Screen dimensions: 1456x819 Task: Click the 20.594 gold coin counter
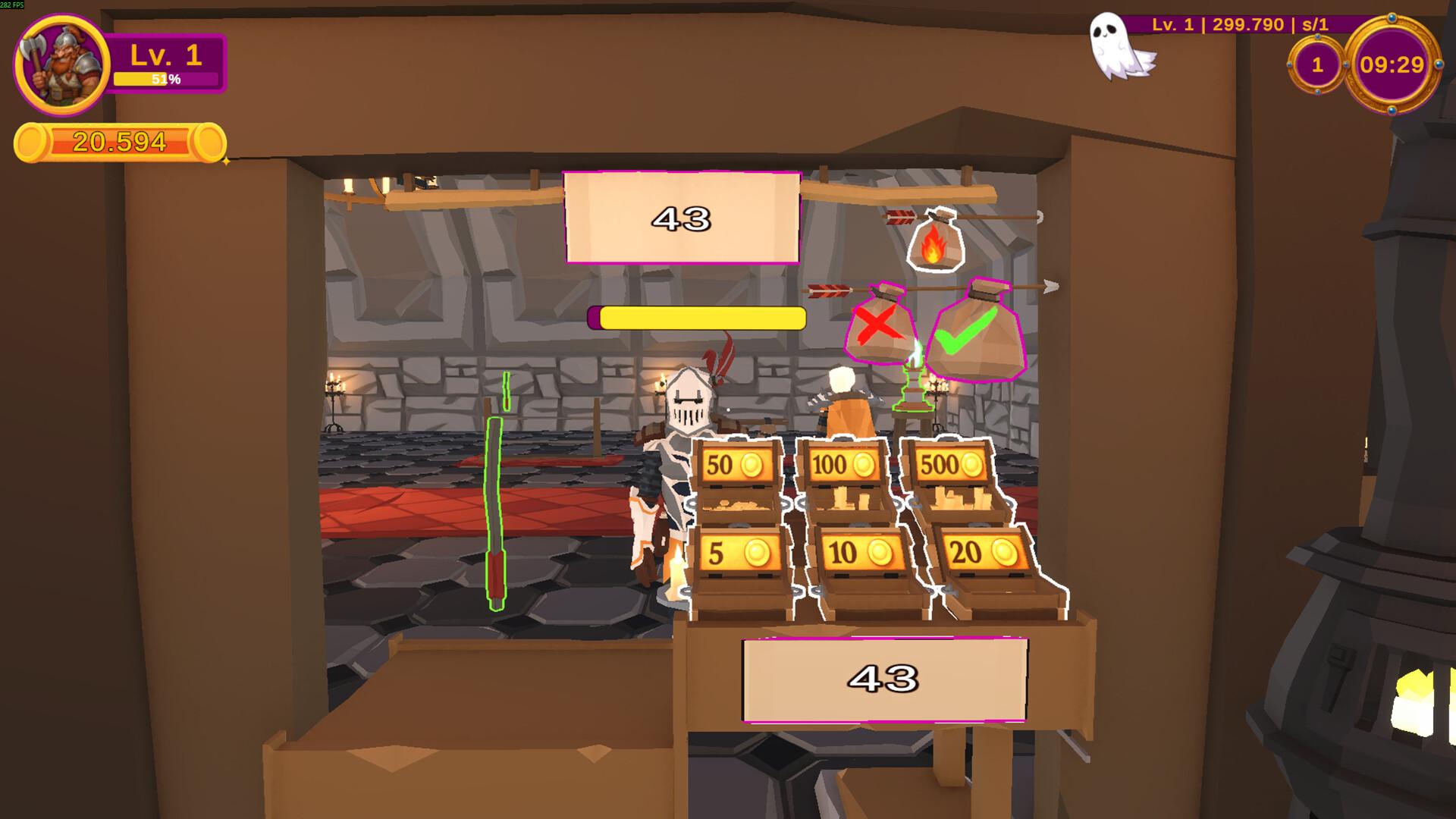click(x=120, y=140)
